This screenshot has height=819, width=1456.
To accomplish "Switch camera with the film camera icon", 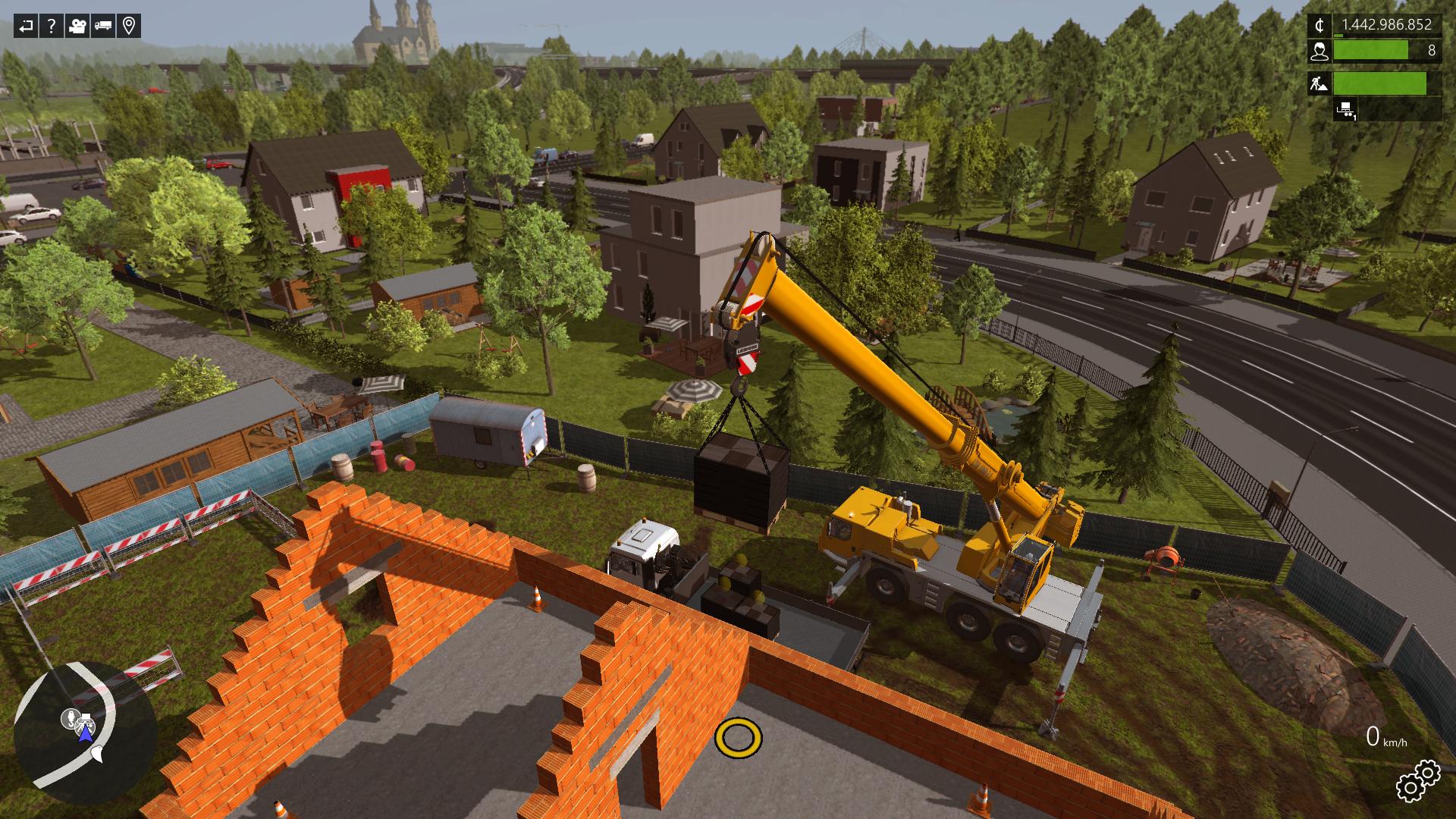I will (x=77, y=27).
